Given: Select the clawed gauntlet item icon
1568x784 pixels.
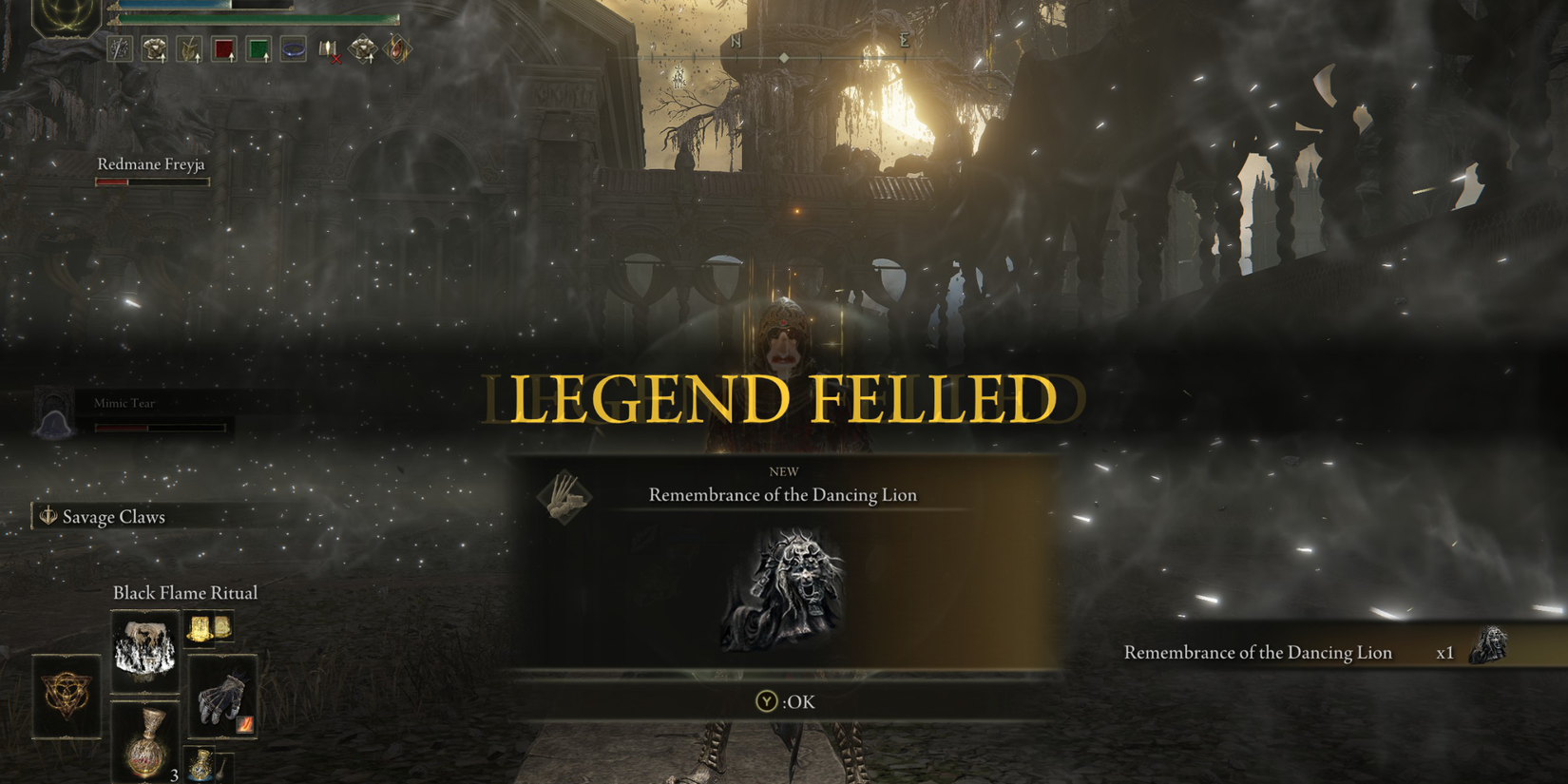Looking at the screenshot, I should click(222, 696).
